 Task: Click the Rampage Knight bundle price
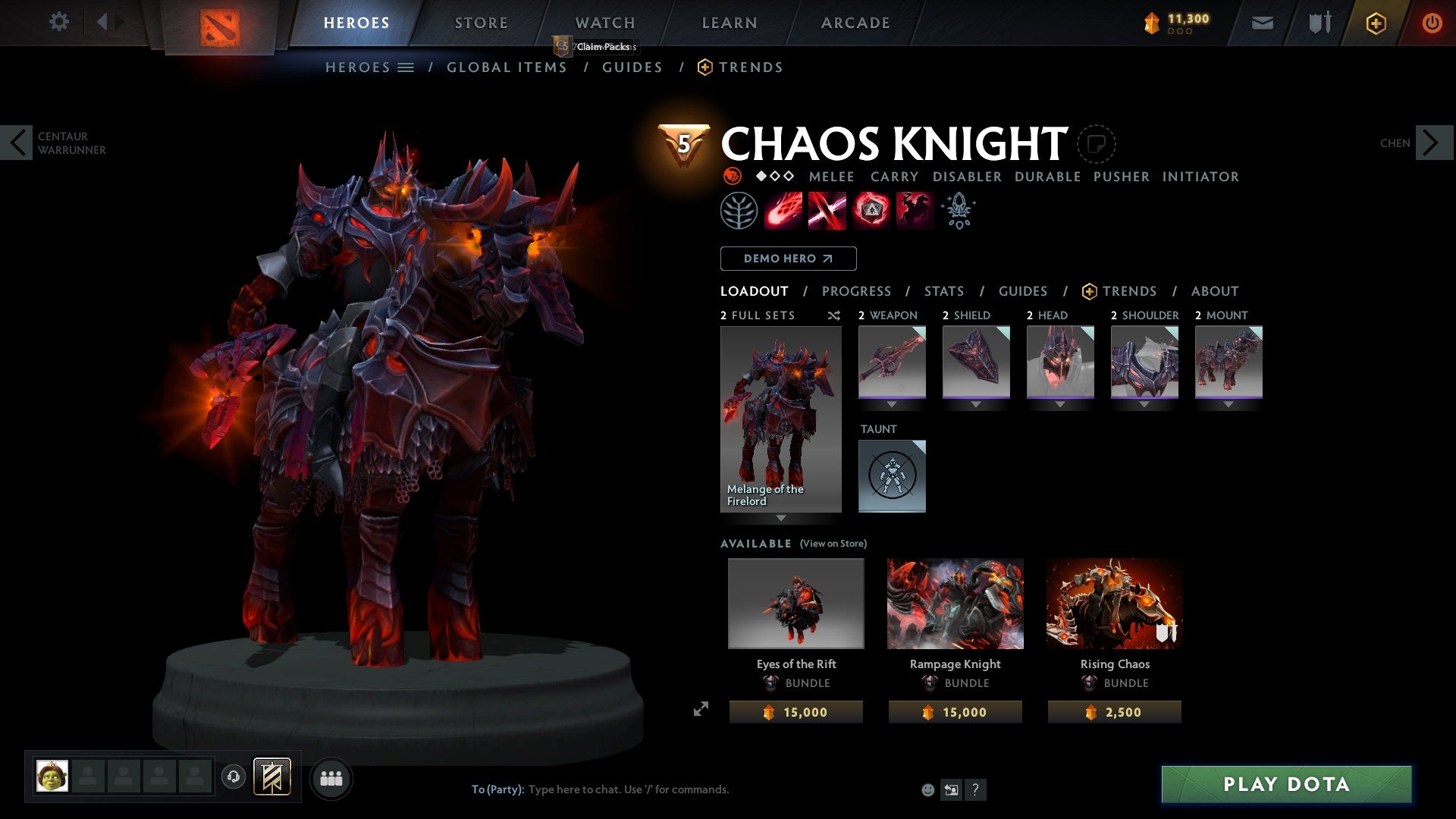(x=955, y=711)
